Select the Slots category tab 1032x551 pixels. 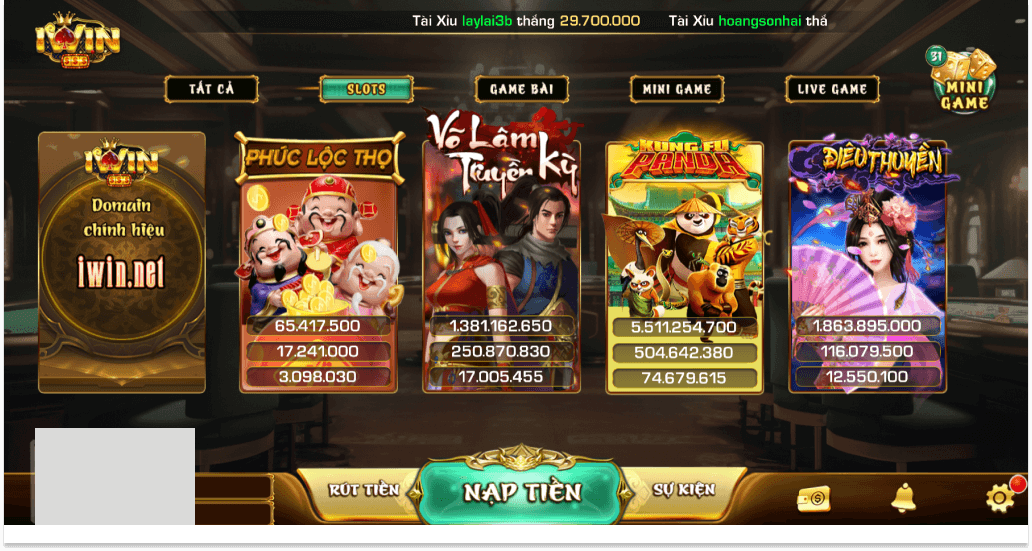366,89
